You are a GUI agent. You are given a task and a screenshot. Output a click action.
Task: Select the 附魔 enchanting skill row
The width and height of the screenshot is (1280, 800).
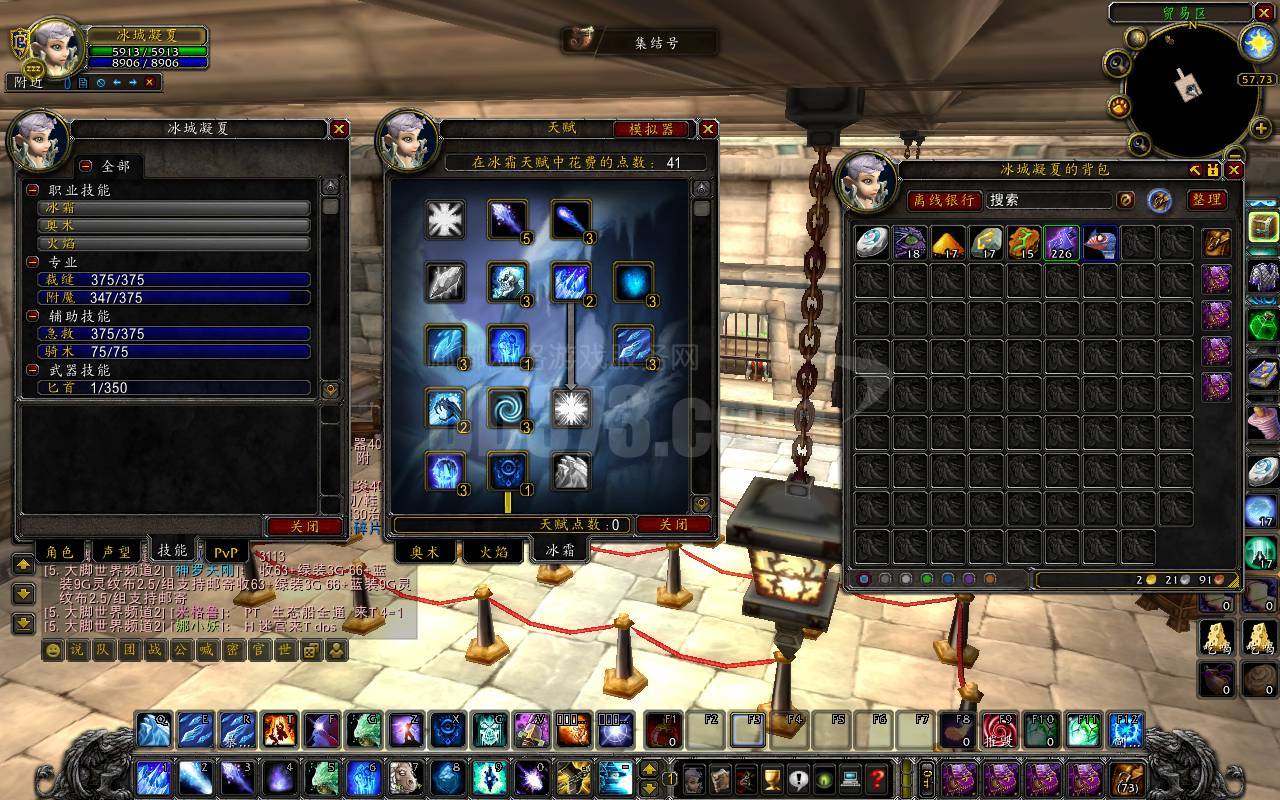(x=174, y=298)
